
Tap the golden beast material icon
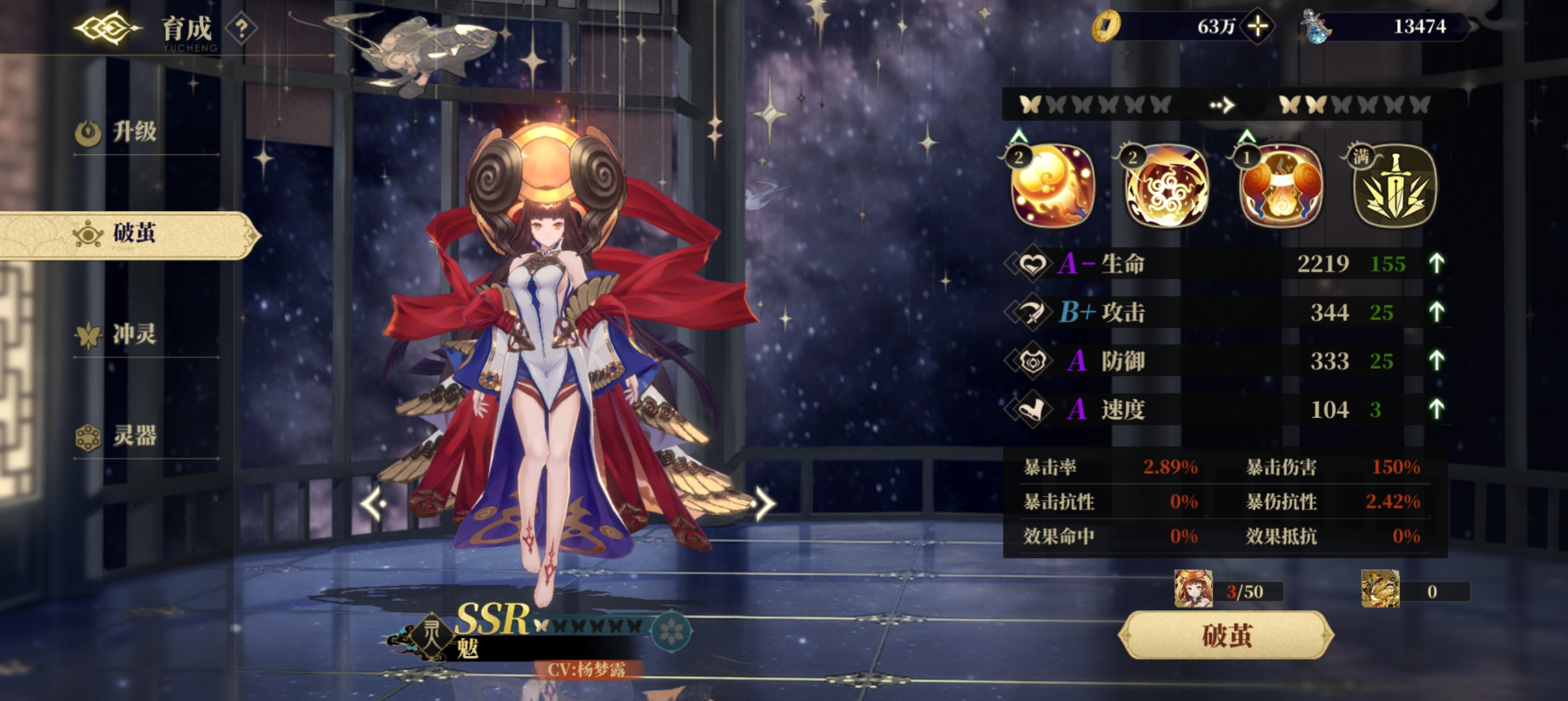[x=1380, y=589]
